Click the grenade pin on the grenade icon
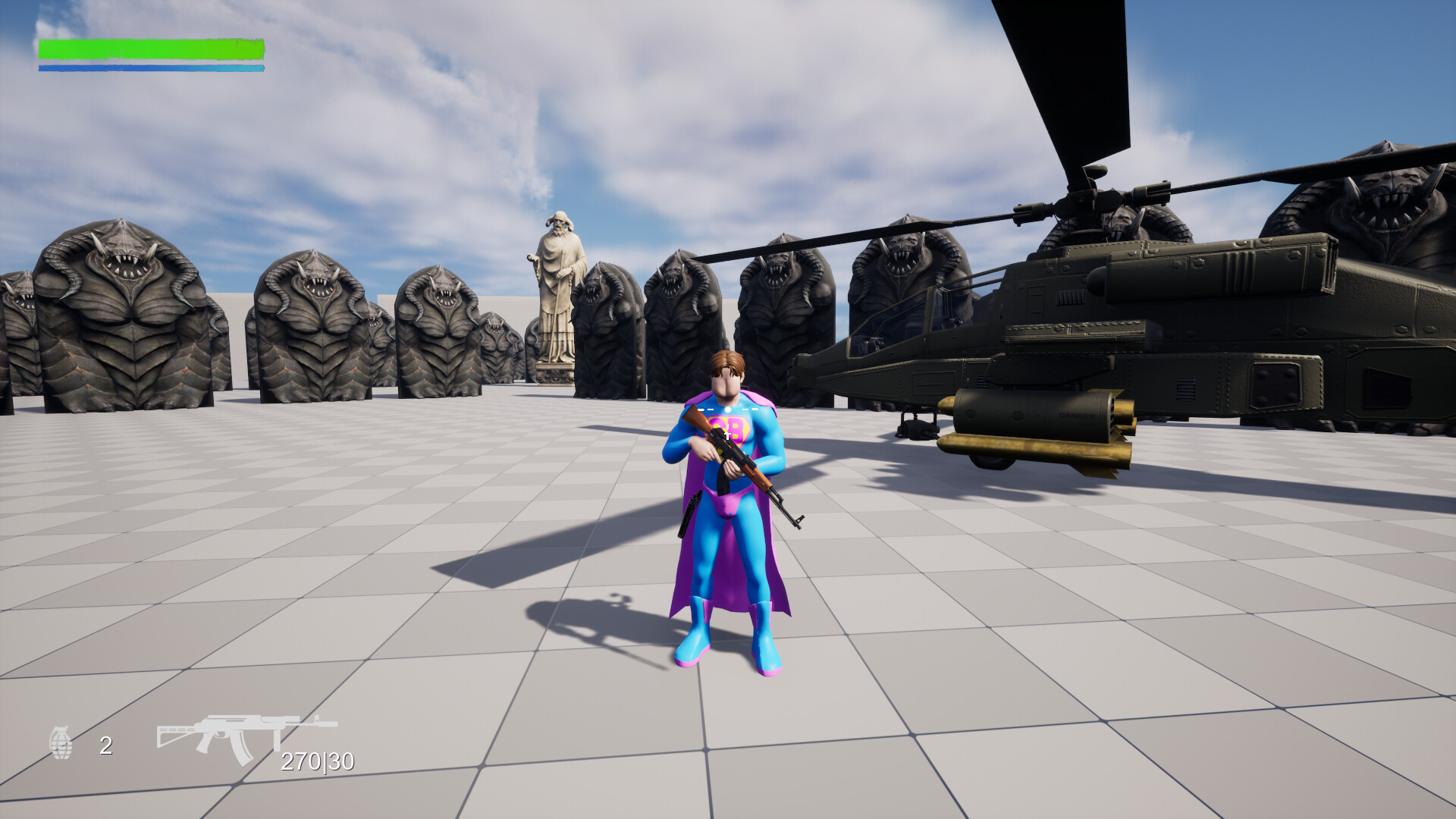 pos(61,728)
